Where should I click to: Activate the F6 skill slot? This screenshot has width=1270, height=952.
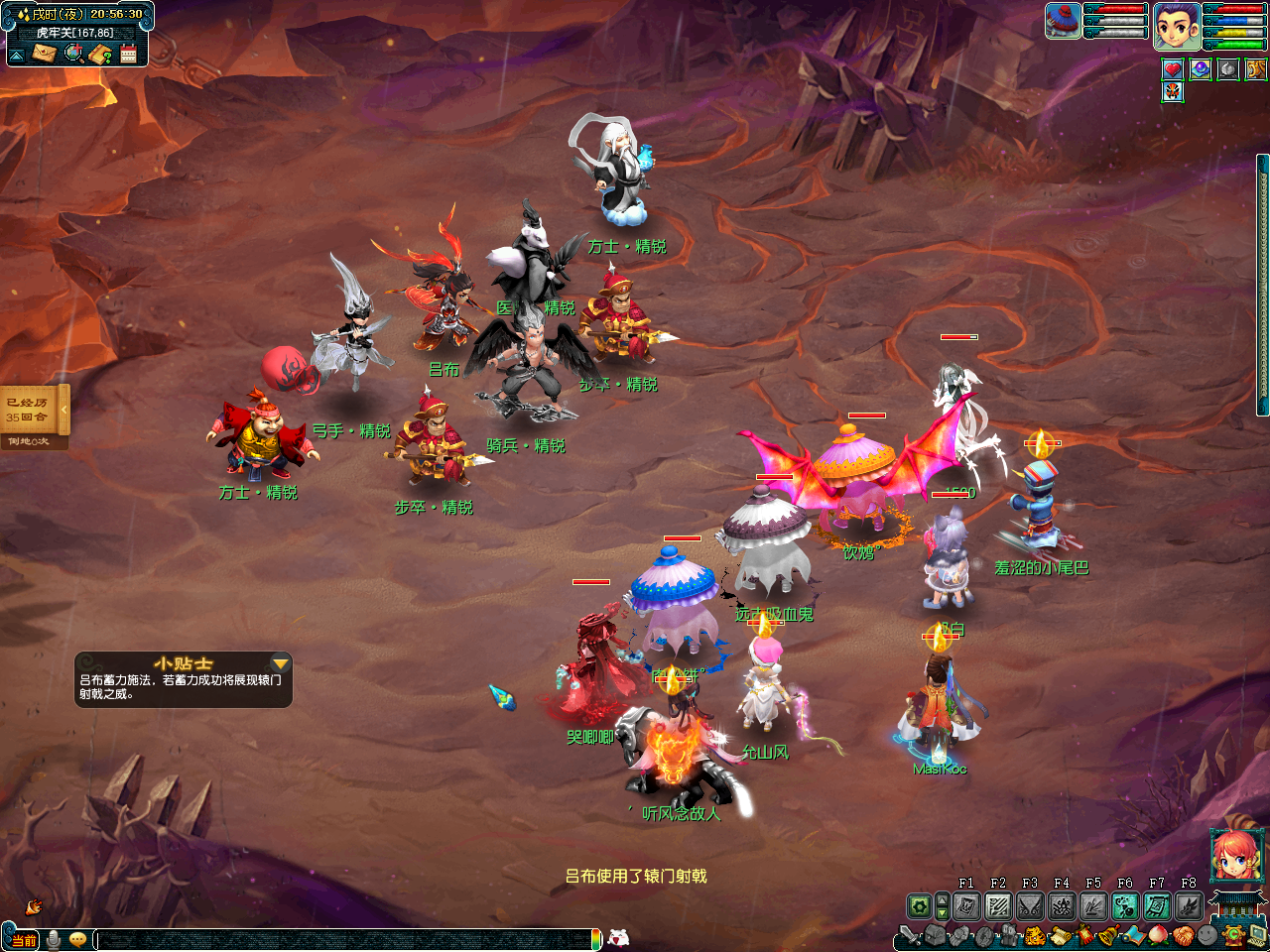(1125, 905)
